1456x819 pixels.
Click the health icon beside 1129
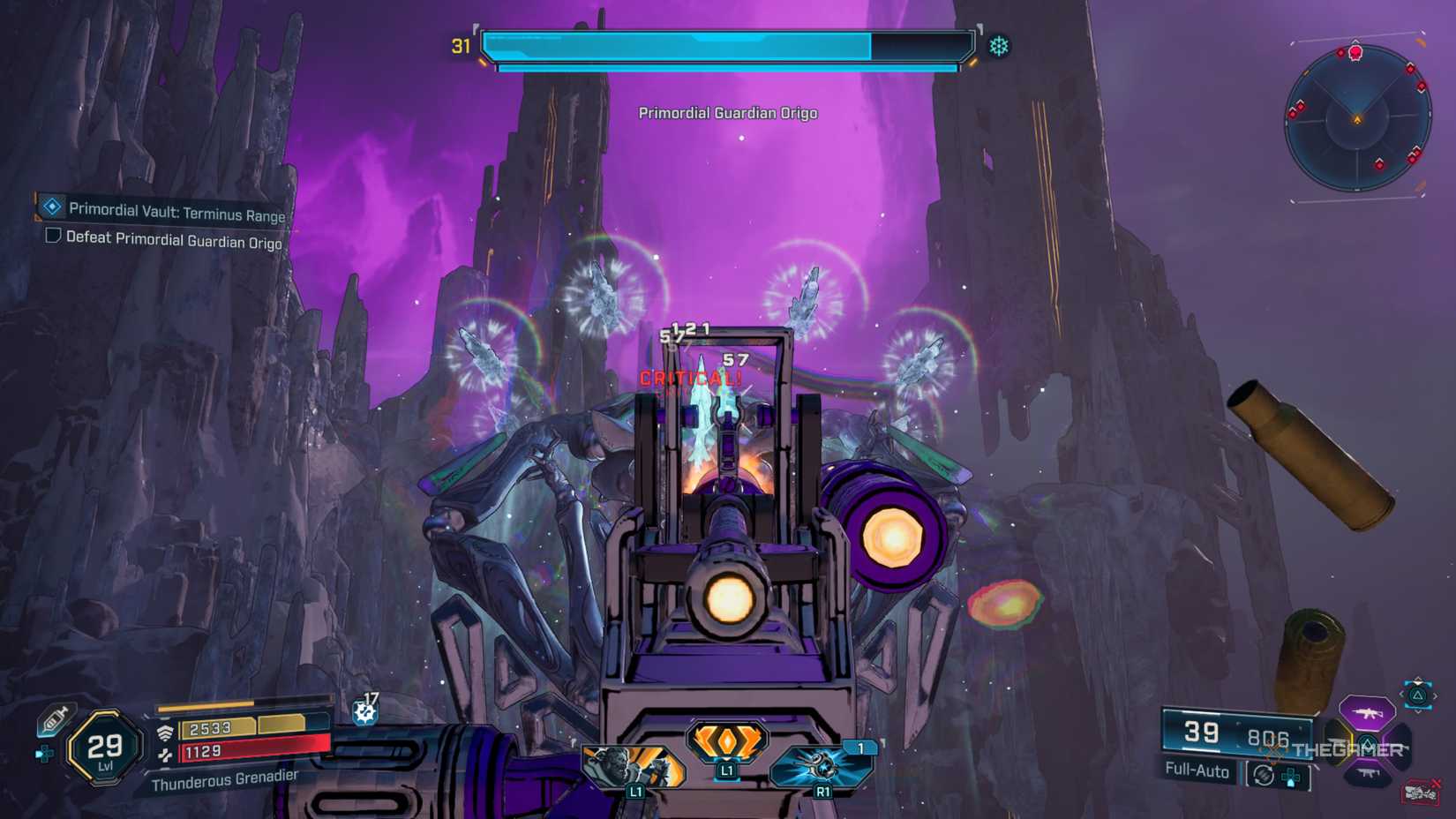click(165, 754)
